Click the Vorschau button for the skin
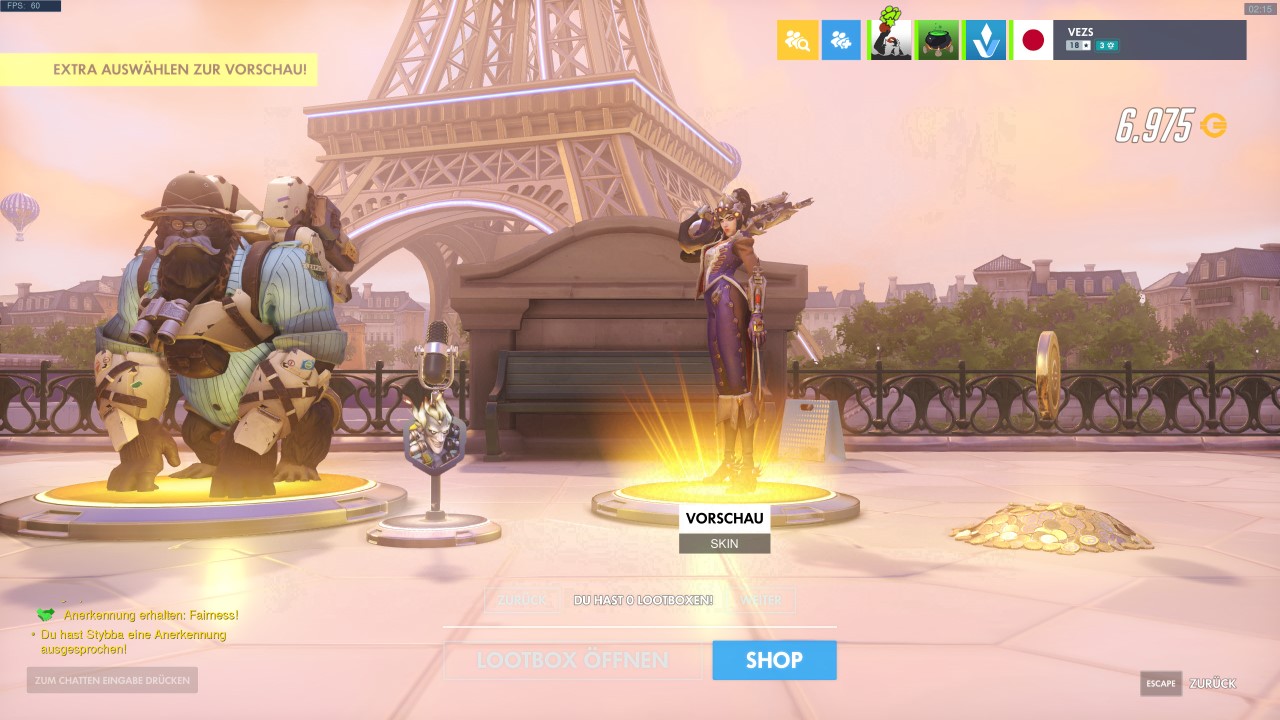Image resolution: width=1280 pixels, height=720 pixels. 725,518
